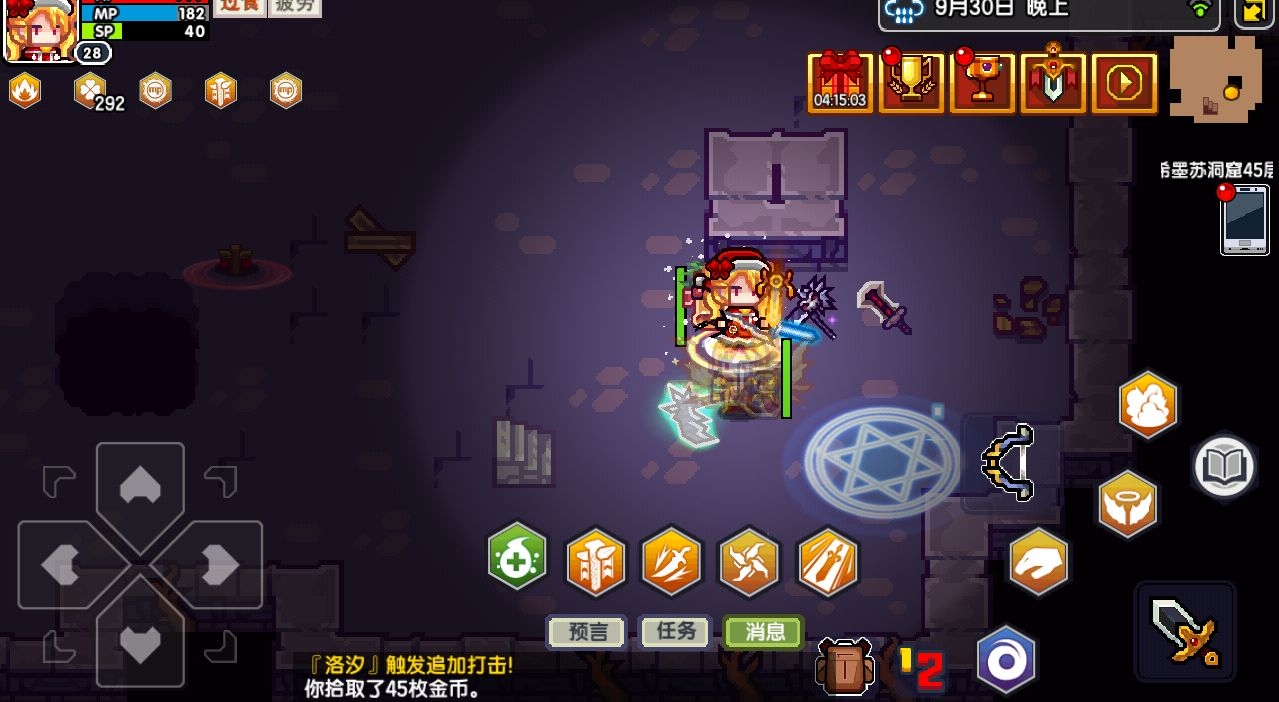Screen dimensions: 1279x702
Task: Open the goblet trophy icon
Action: (x=982, y=82)
